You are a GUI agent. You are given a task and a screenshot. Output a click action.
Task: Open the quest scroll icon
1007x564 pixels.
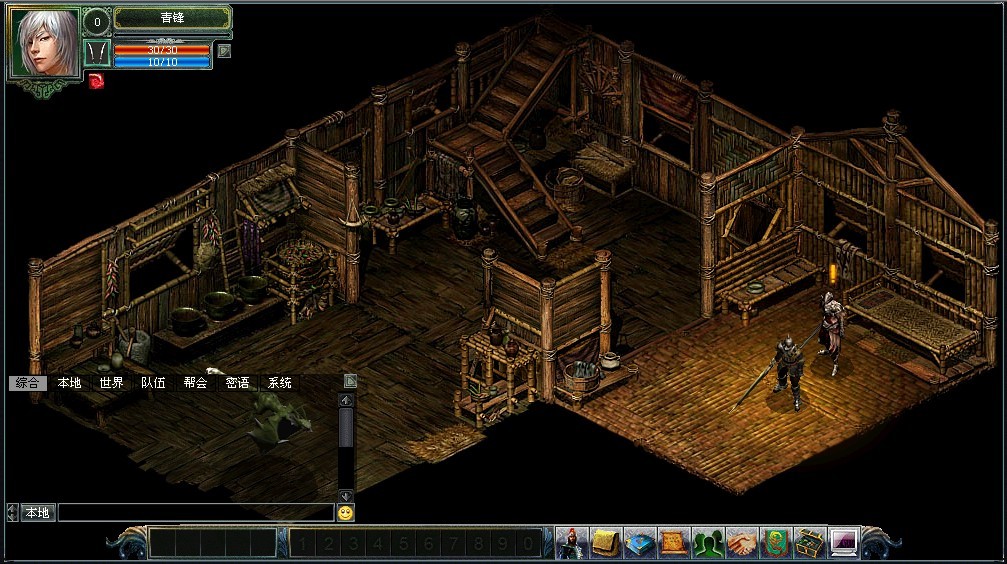tap(673, 542)
